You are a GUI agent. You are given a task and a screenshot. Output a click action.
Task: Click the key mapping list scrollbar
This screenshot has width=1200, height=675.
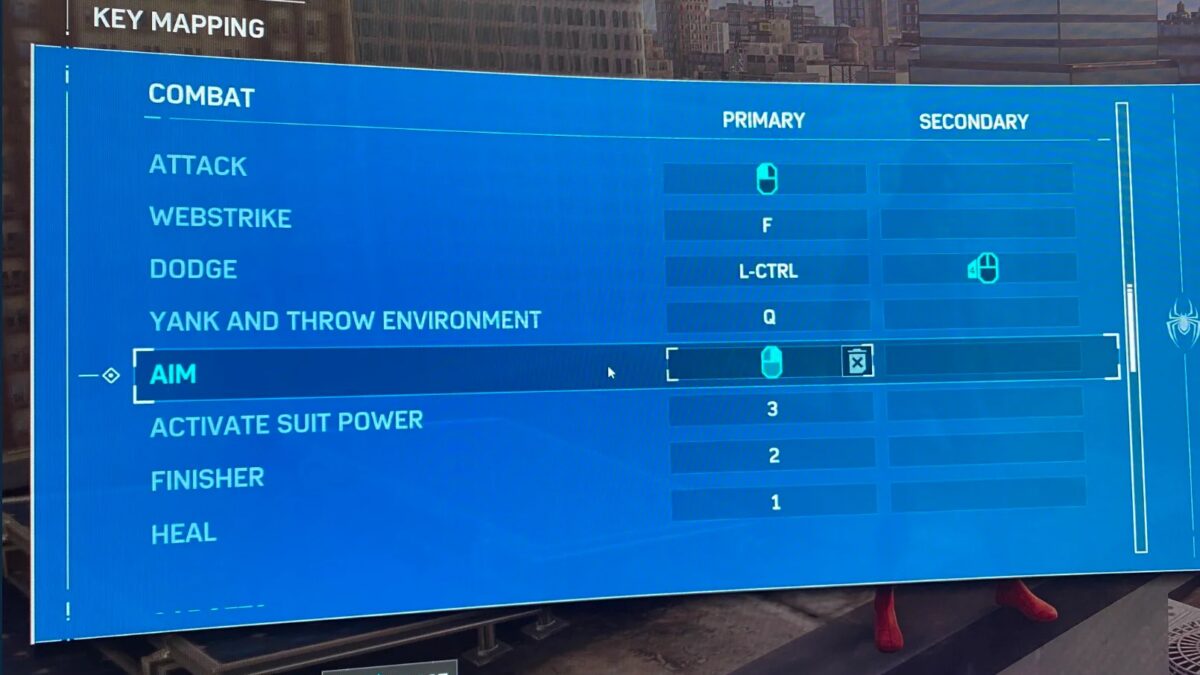1130,330
